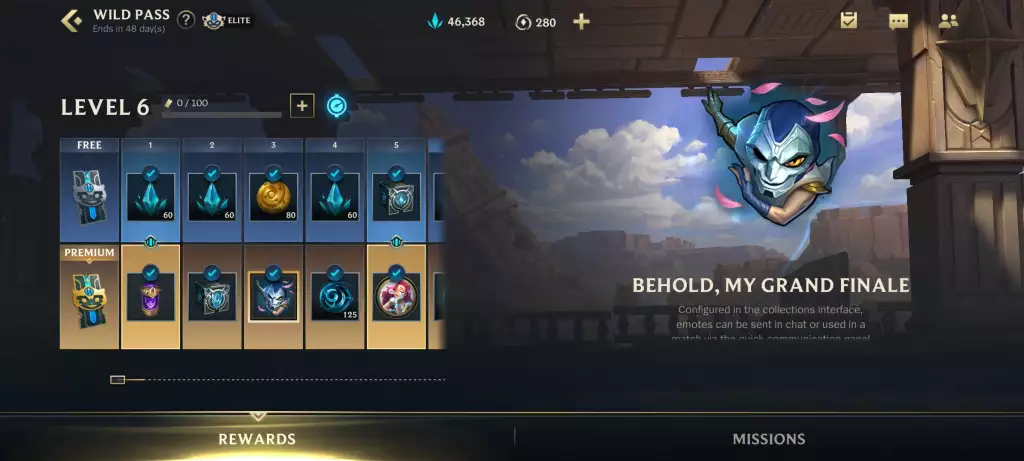
Task: Select the level 4 premium blue swirl reward
Action: [335, 297]
